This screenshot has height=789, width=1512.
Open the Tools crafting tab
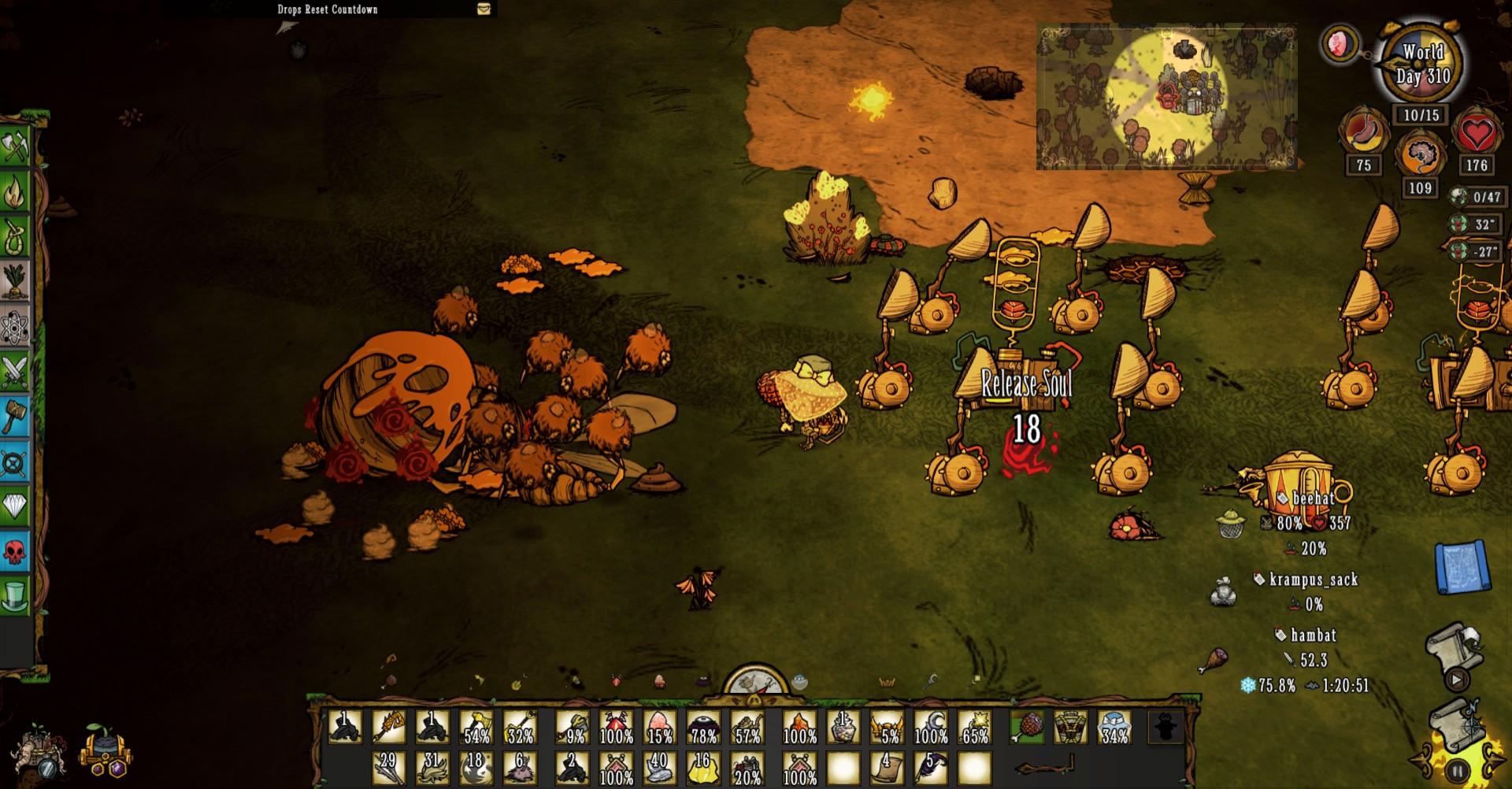click(x=15, y=146)
